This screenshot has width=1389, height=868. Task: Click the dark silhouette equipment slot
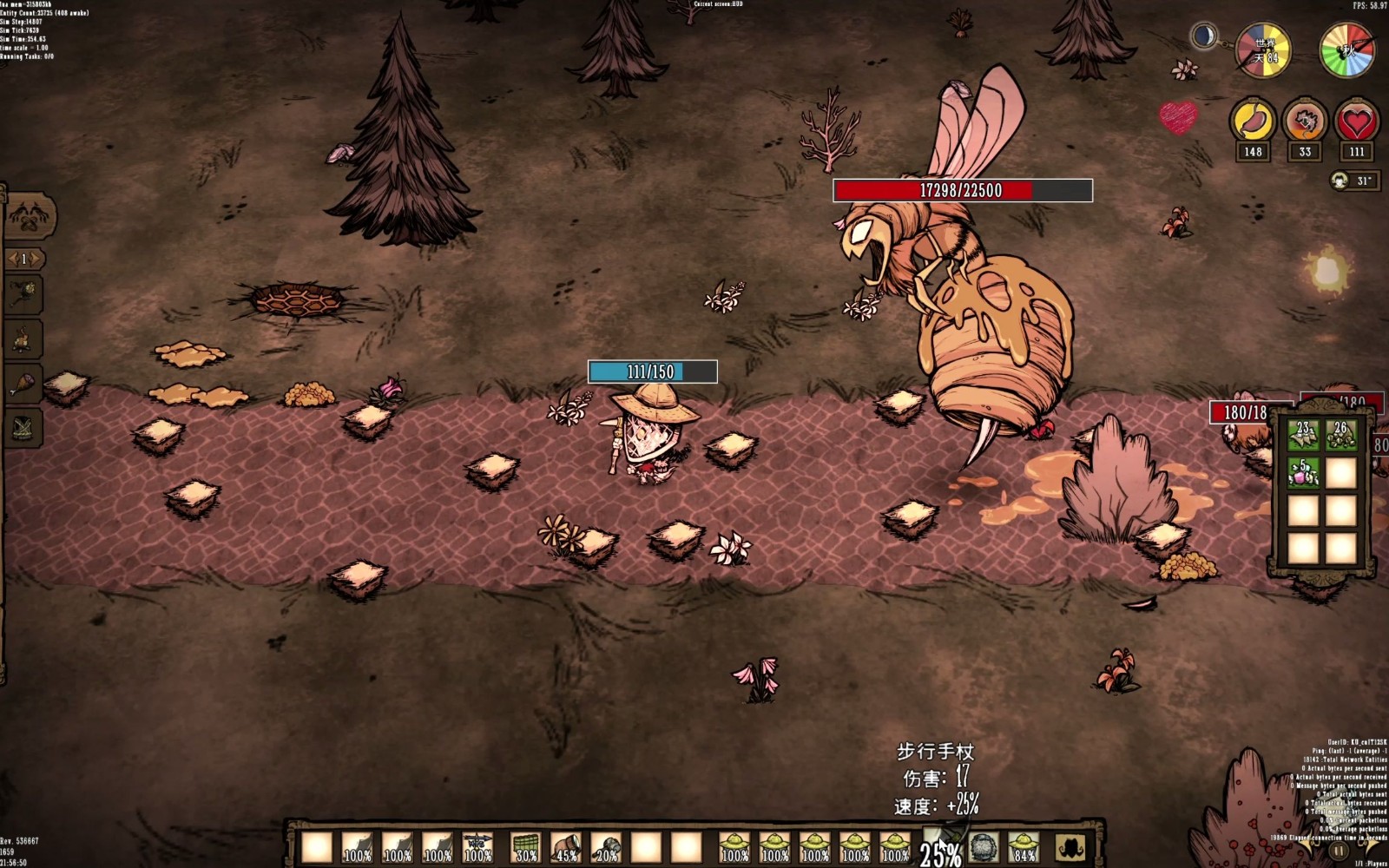1070,847
